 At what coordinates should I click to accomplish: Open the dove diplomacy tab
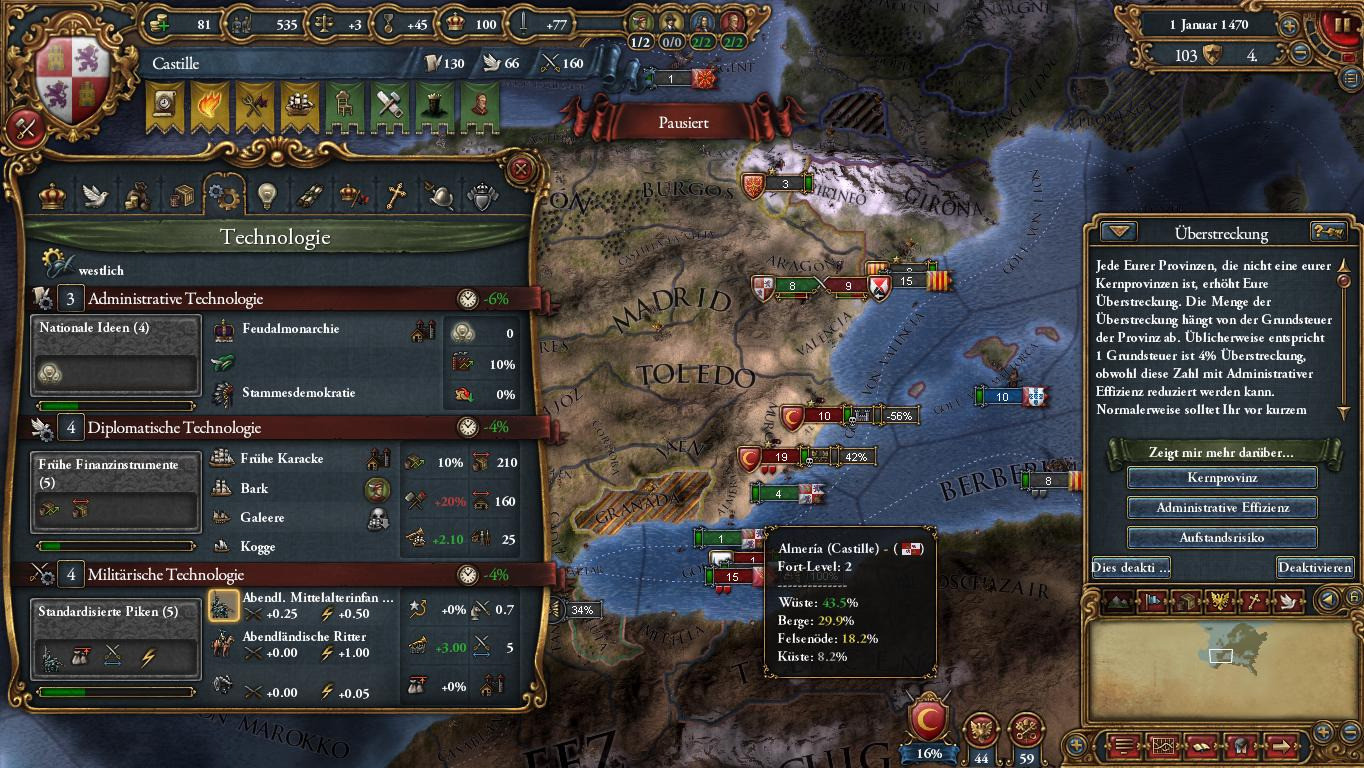point(95,196)
